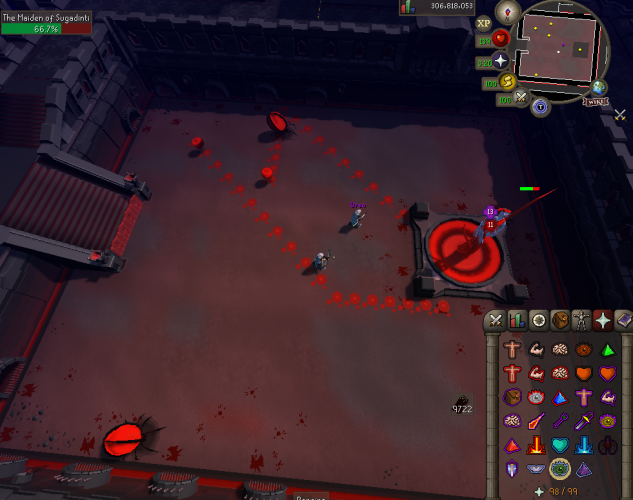Toggle the highlighted green eye prayer
Viewport: 633px width, 500px height.
(560, 468)
